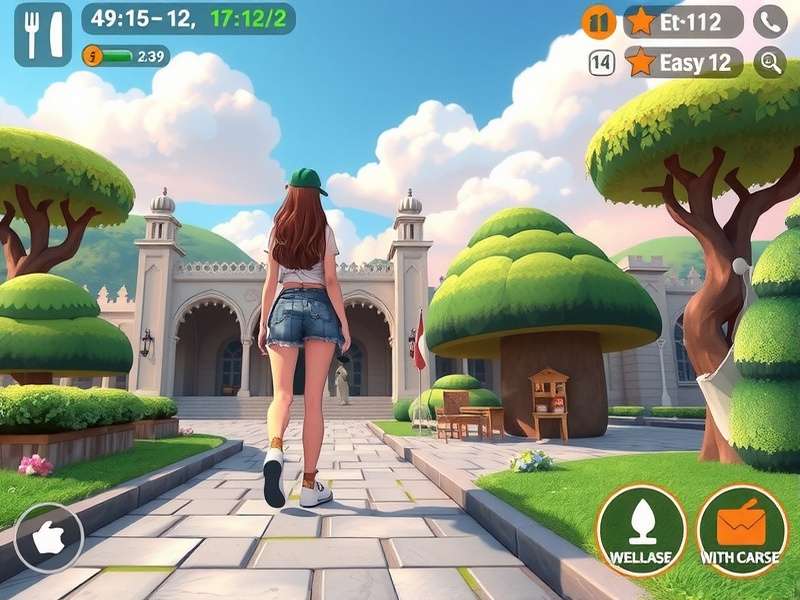Open the fork and knife food menu

point(43,34)
